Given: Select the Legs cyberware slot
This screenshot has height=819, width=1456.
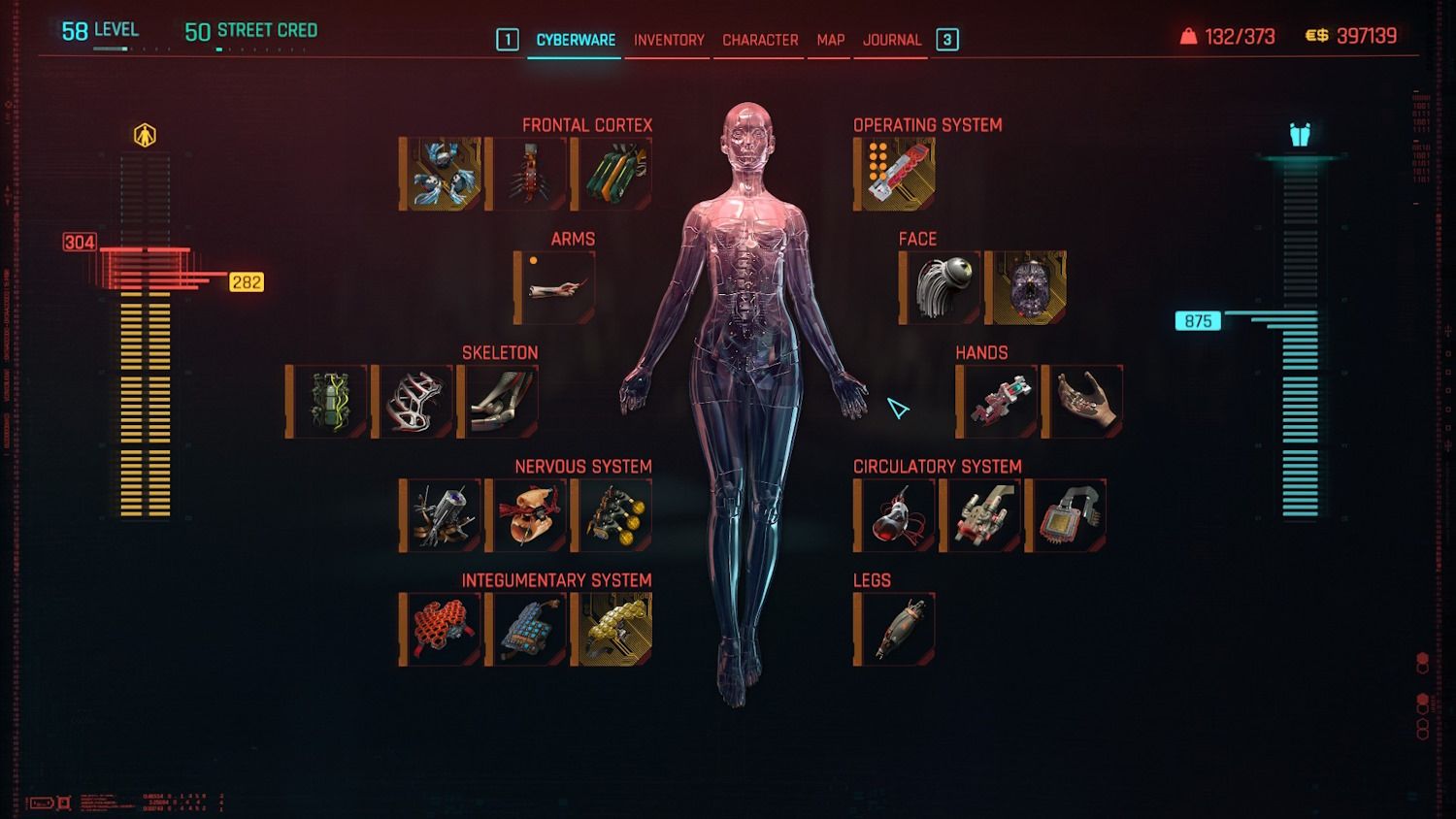Looking at the screenshot, I should click(x=895, y=629).
